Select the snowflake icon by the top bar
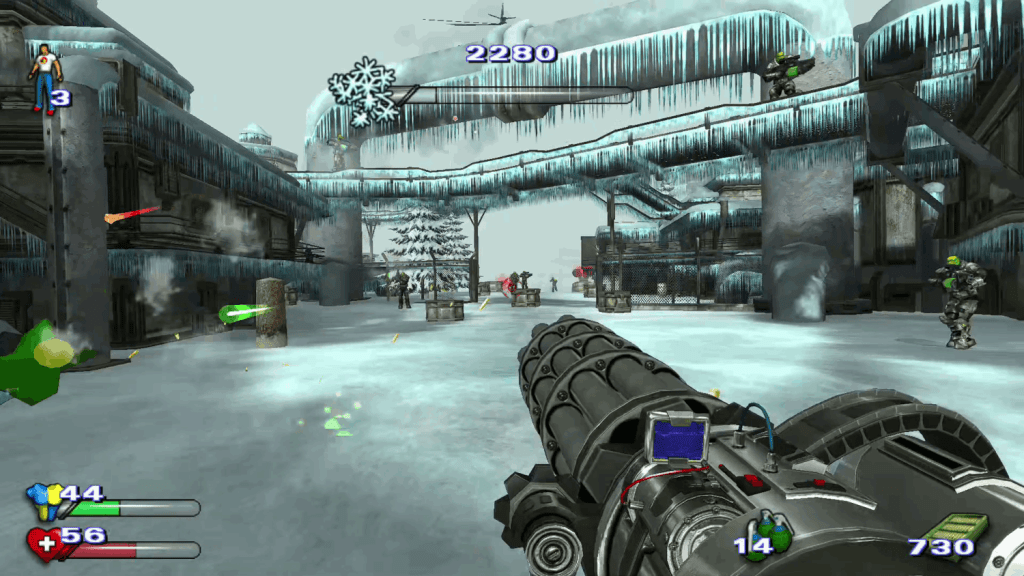 [x=362, y=91]
